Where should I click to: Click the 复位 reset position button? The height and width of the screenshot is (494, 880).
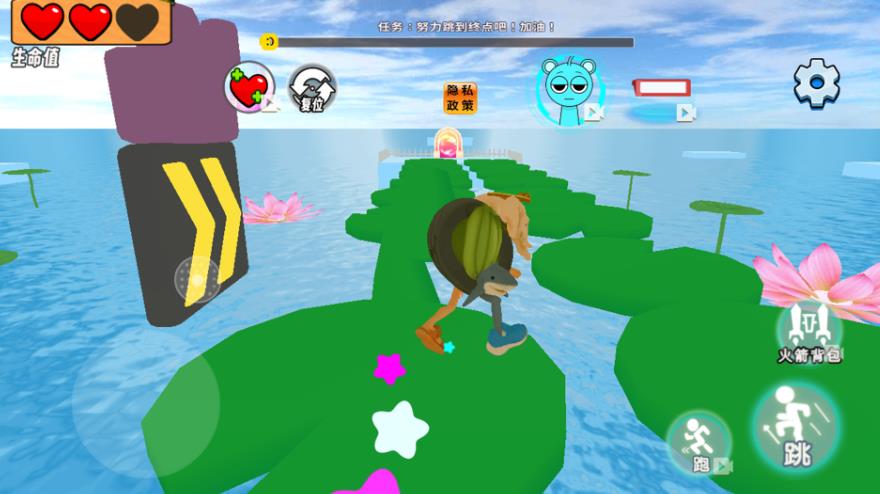[312, 89]
